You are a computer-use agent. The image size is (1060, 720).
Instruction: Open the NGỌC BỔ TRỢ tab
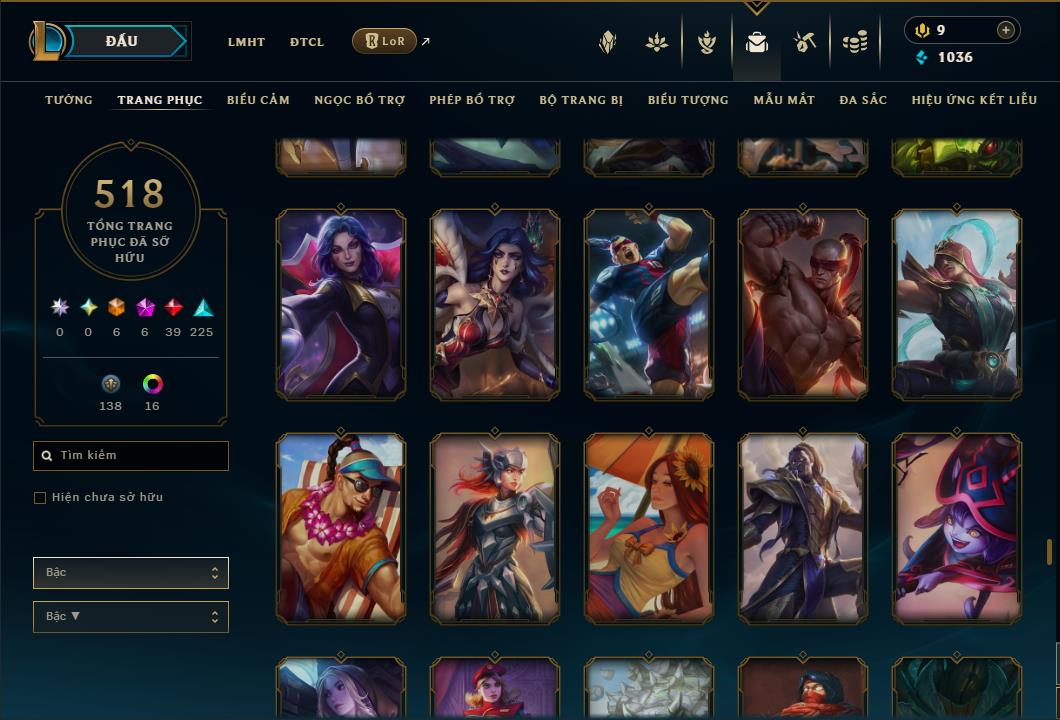coord(359,100)
